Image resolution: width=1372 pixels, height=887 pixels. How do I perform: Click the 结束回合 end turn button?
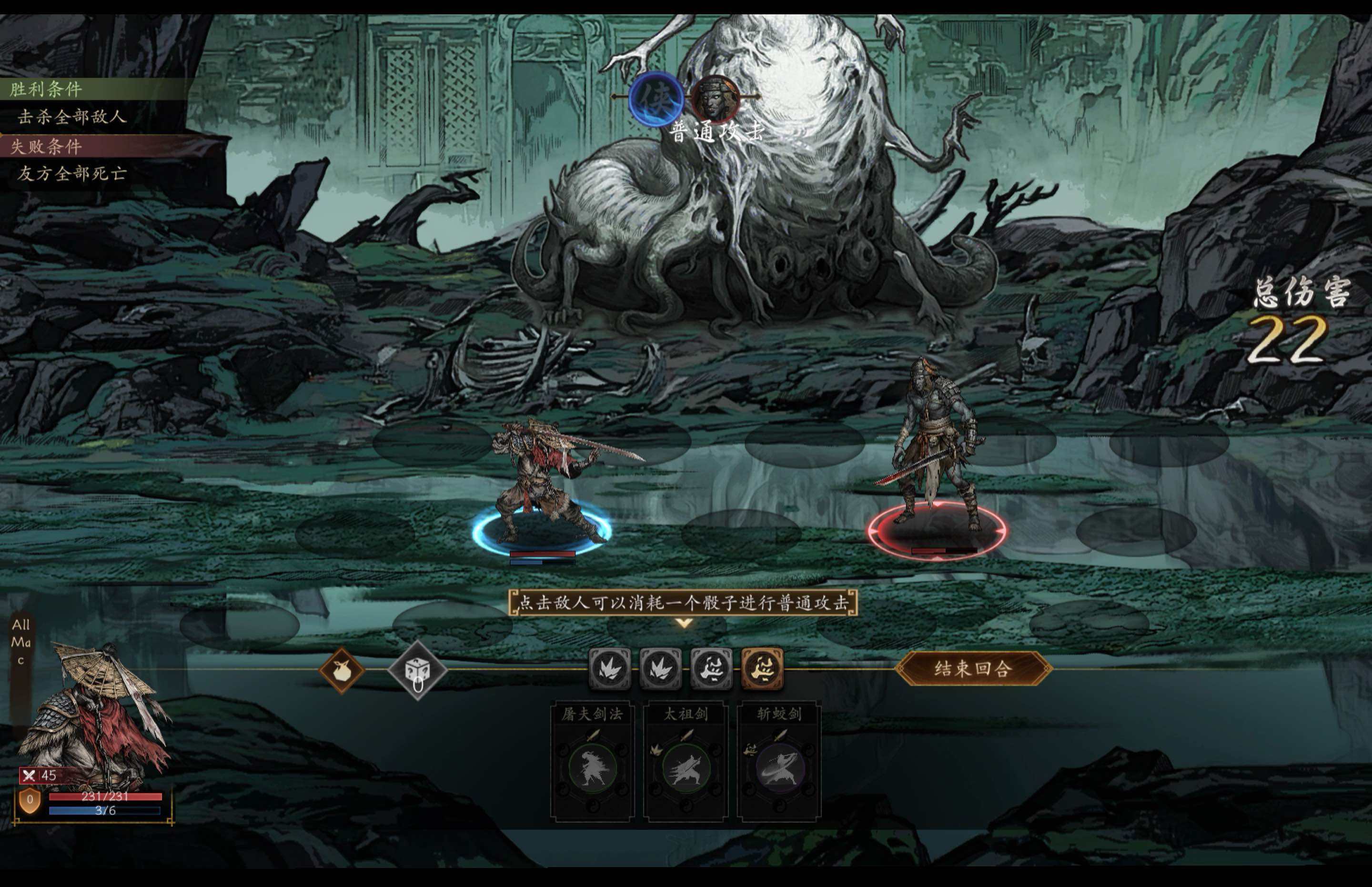tap(973, 668)
